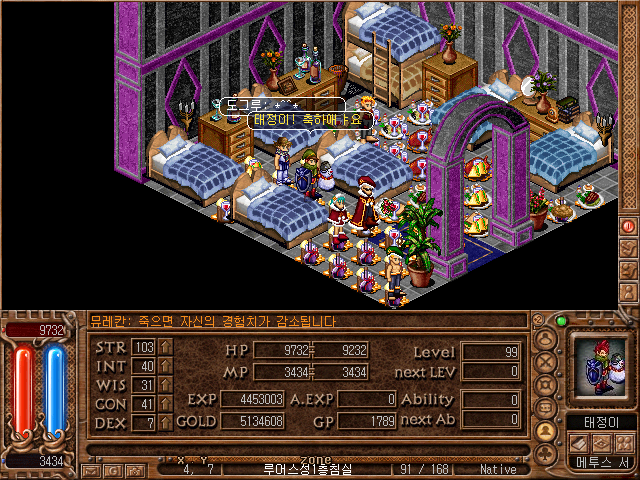This screenshot has width=640, height=480.
Task: Click the four-dots button under character name
Action: click(624, 443)
